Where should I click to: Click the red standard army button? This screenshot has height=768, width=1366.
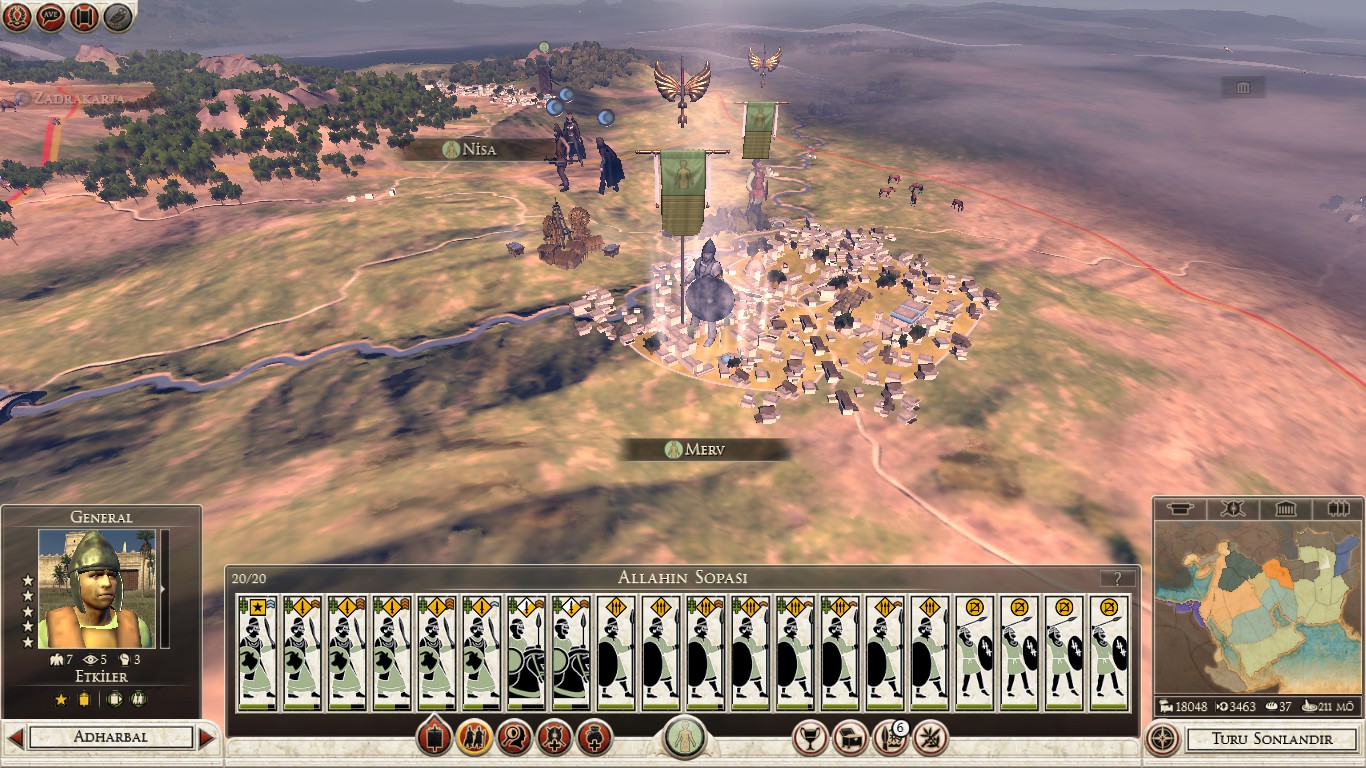point(434,738)
